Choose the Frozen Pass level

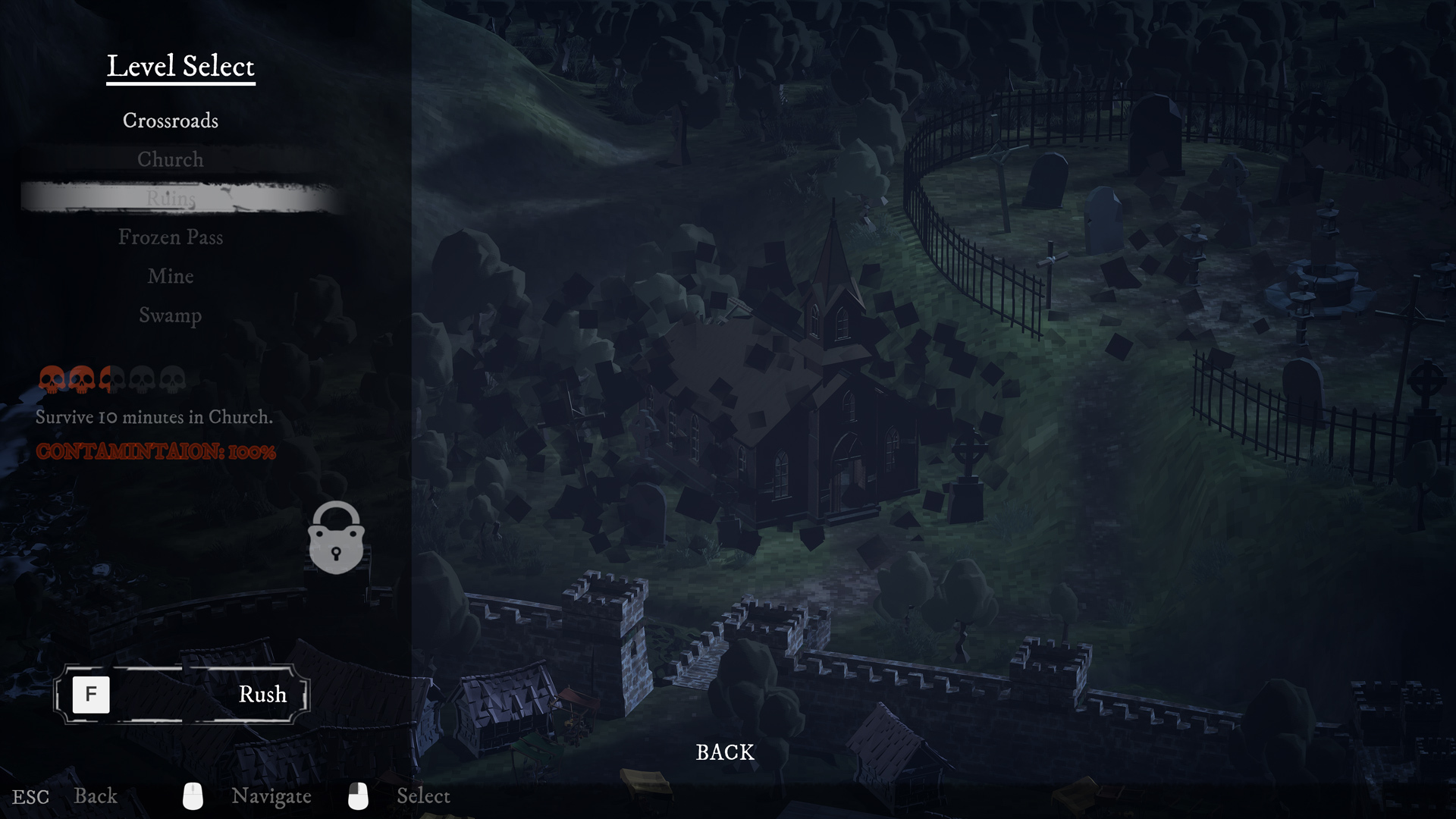pyautogui.click(x=170, y=237)
